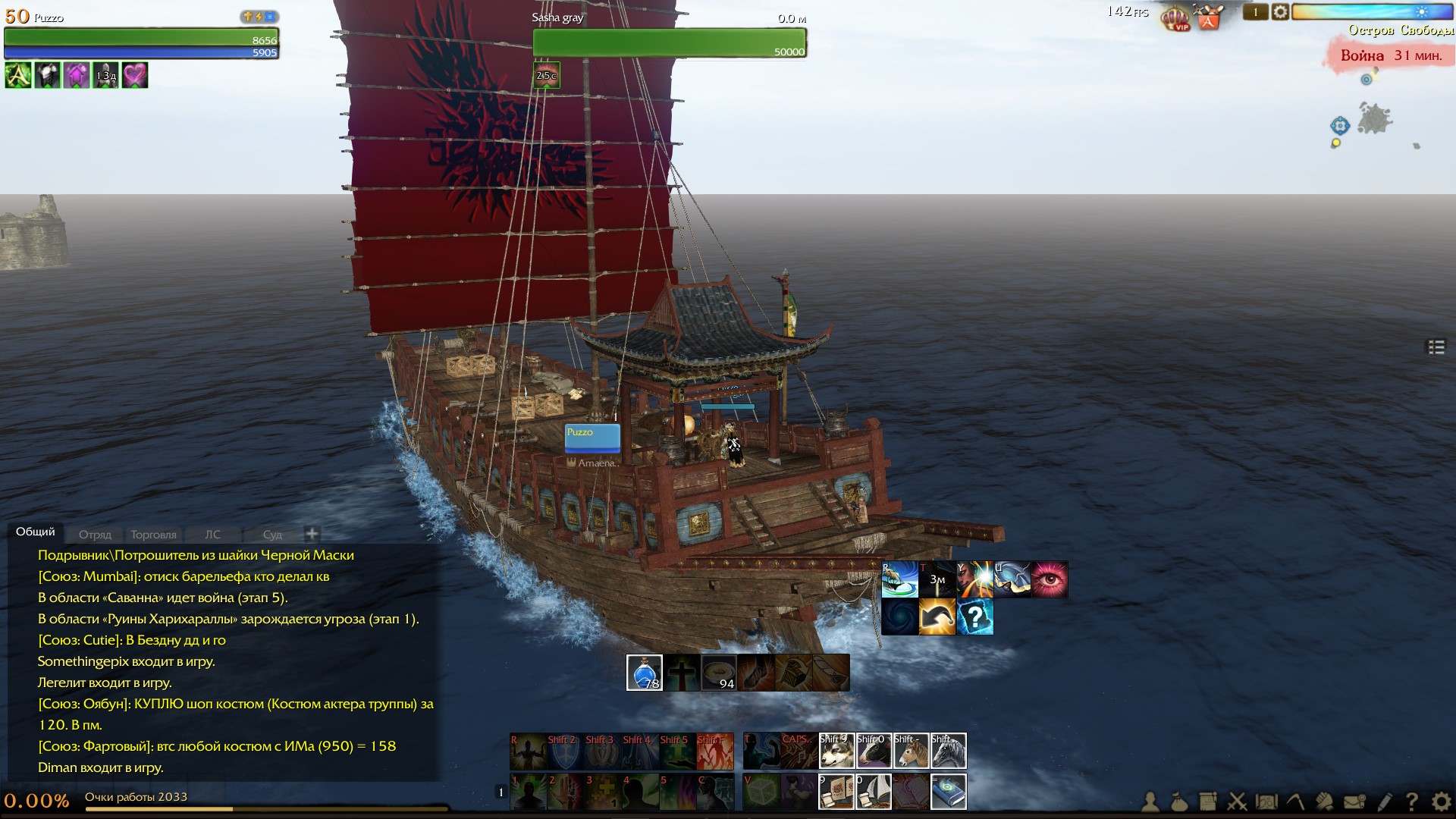Open system settings gear in bottom corner
The image size is (1456, 819).
(x=1441, y=802)
